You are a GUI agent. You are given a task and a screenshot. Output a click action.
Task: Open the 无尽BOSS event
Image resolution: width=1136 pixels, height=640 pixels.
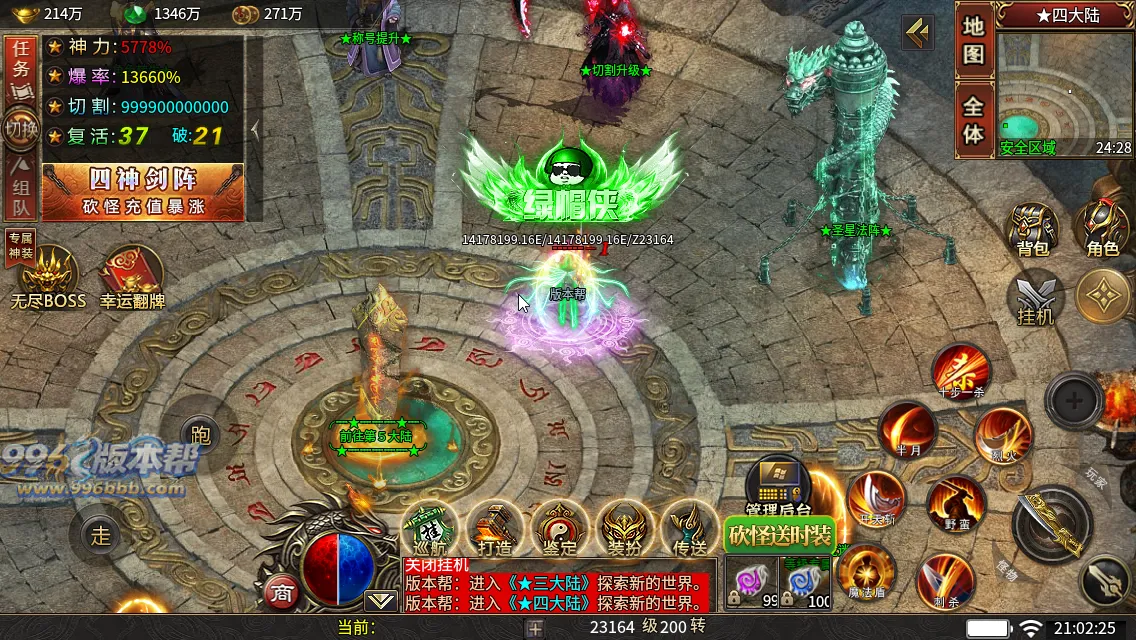point(48,274)
